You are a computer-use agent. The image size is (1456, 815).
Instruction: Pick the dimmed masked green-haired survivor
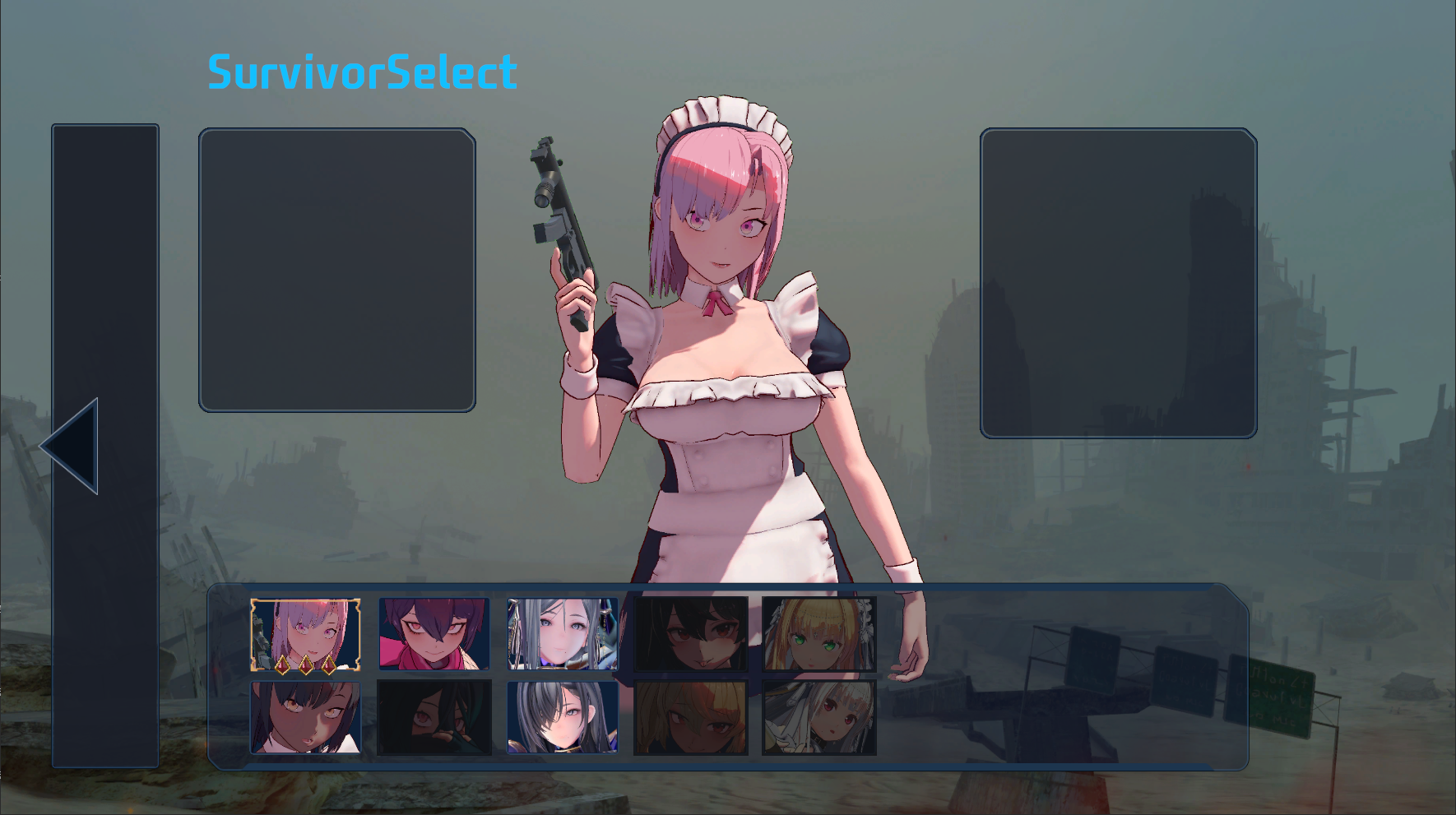click(x=434, y=717)
